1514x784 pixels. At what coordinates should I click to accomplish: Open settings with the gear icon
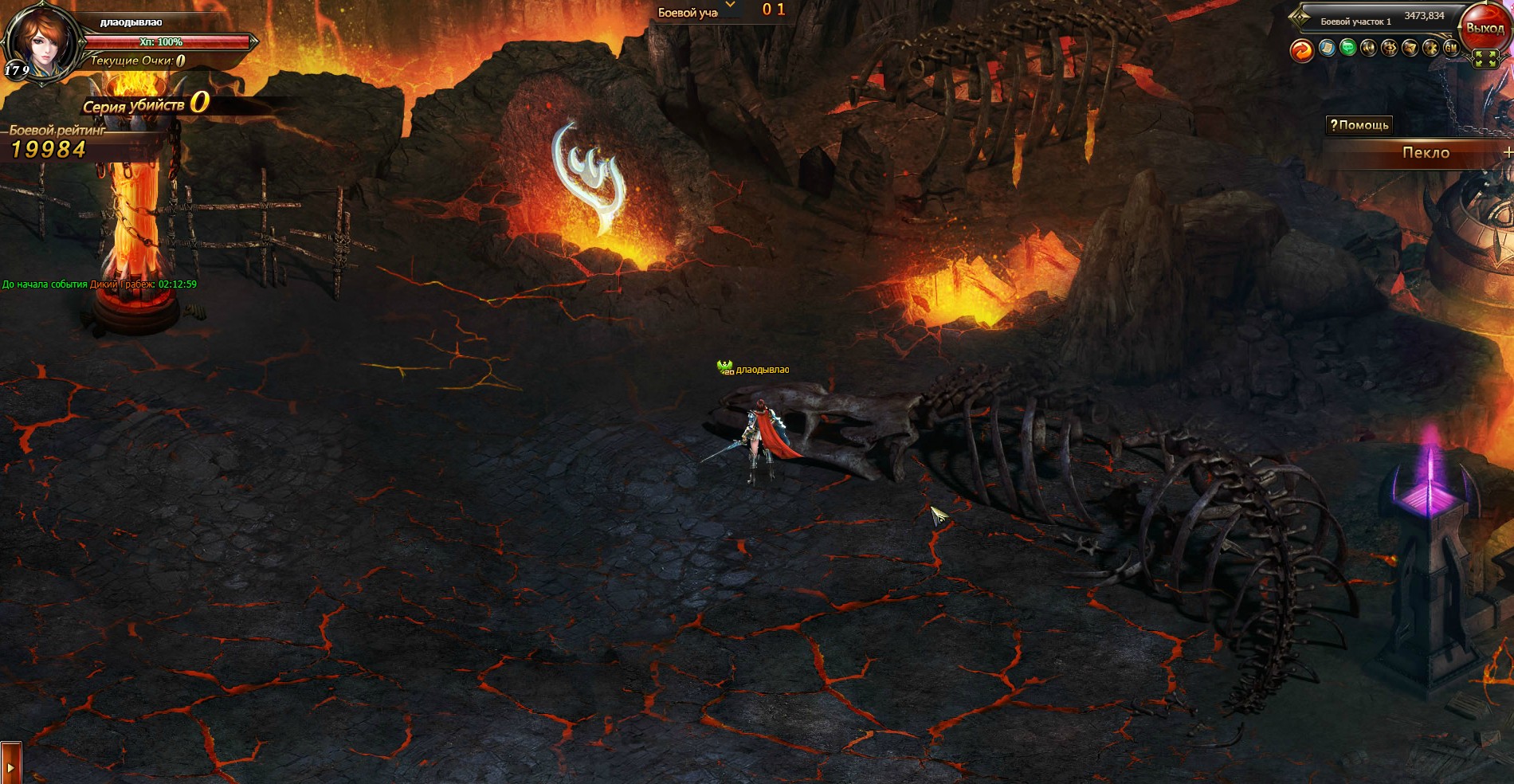click(1430, 49)
